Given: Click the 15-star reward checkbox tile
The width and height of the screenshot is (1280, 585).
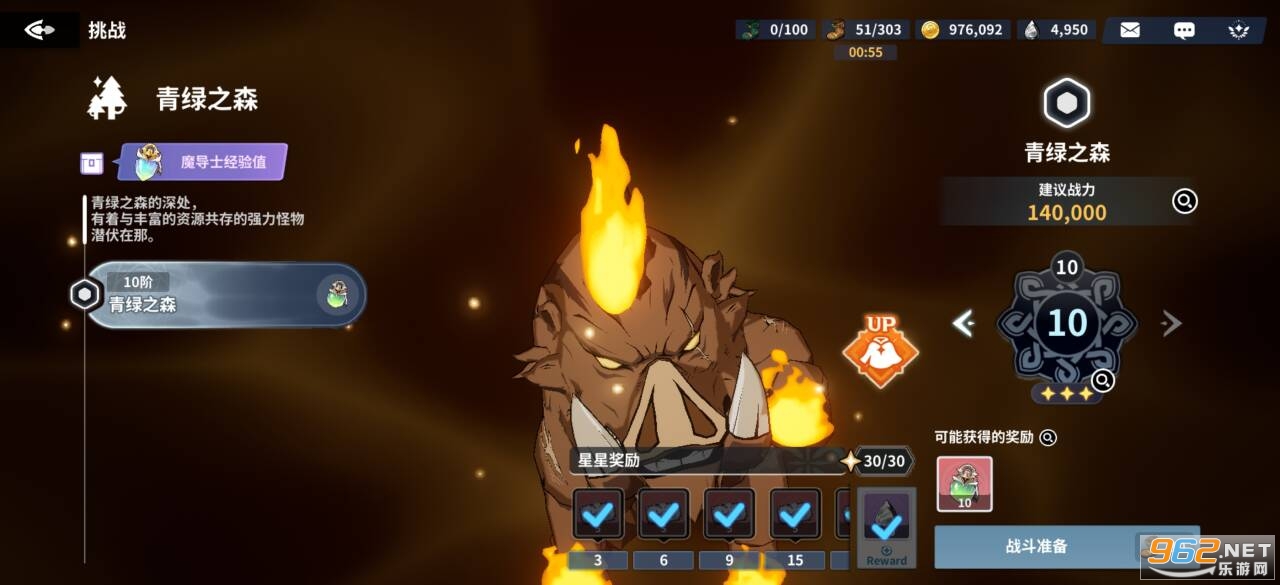Looking at the screenshot, I should tap(795, 515).
